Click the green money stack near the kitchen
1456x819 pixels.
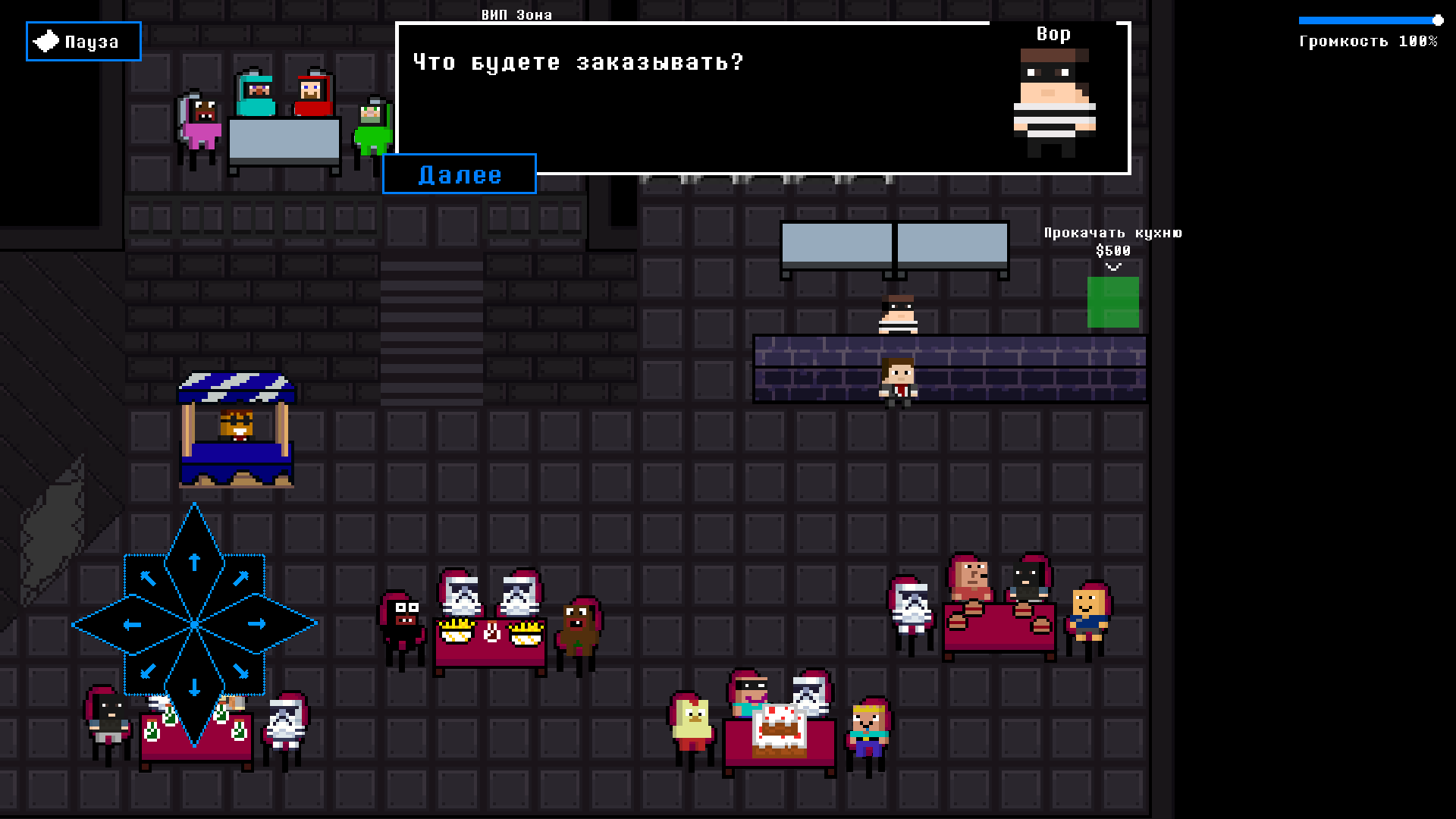click(x=1112, y=303)
